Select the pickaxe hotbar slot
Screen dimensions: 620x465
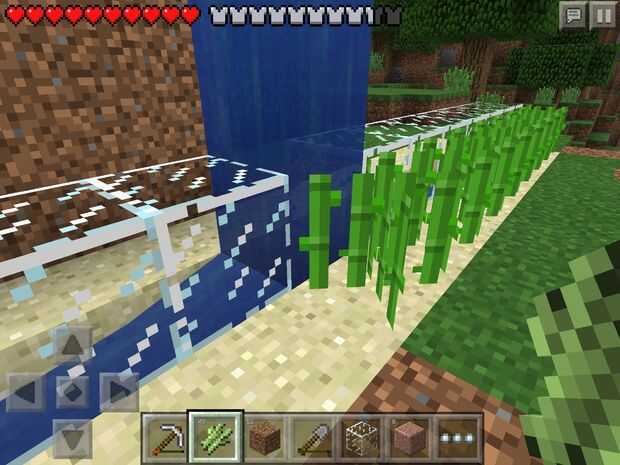[166, 438]
